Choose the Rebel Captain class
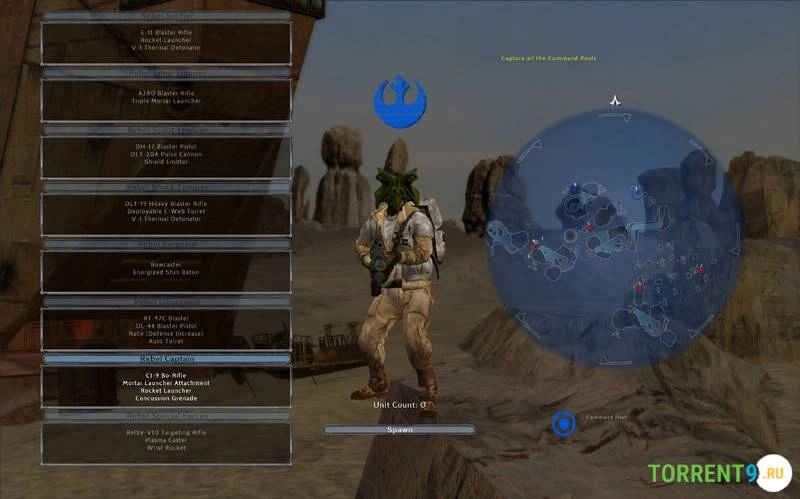The width and height of the screenshot is (800, 499). click(x=166, y=384)
